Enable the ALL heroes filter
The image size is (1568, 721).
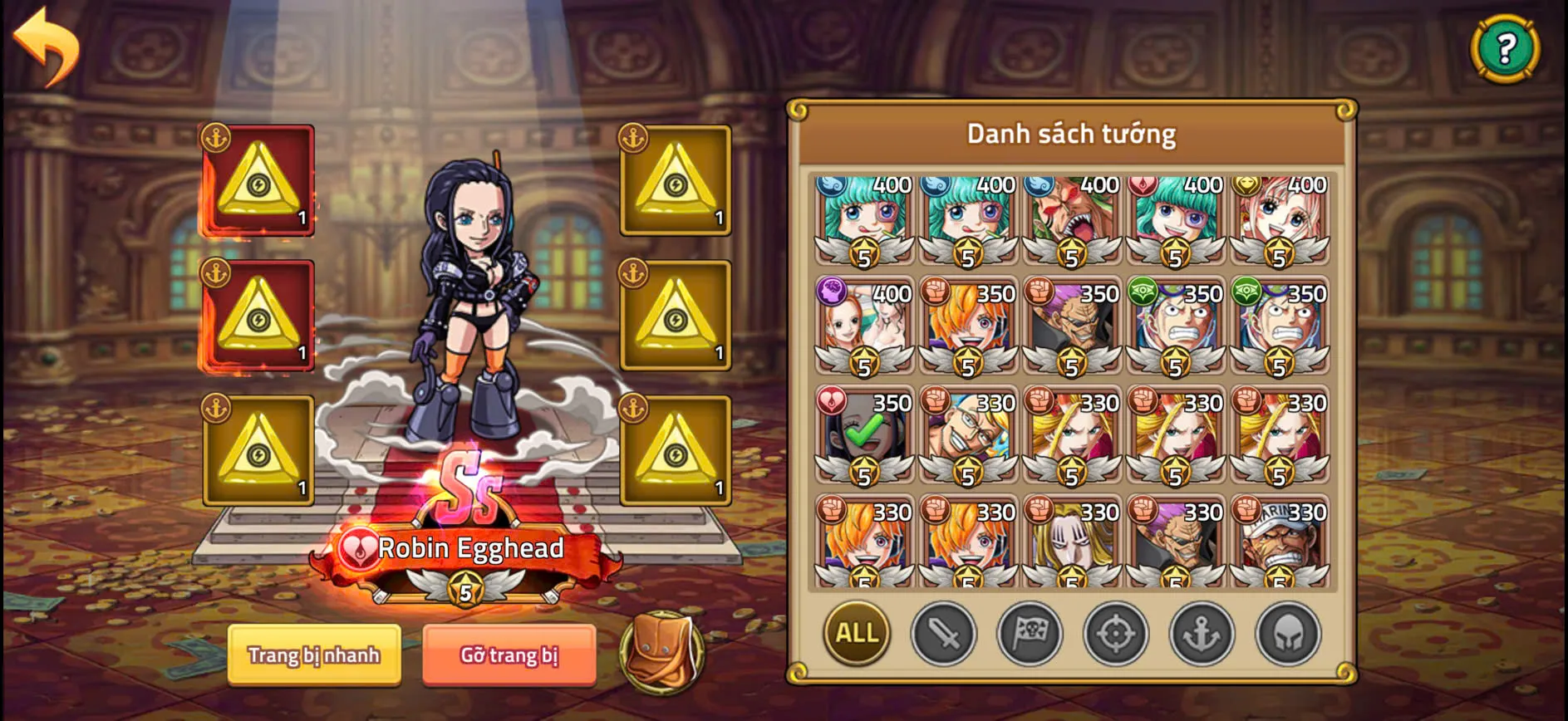coord(855,634)
